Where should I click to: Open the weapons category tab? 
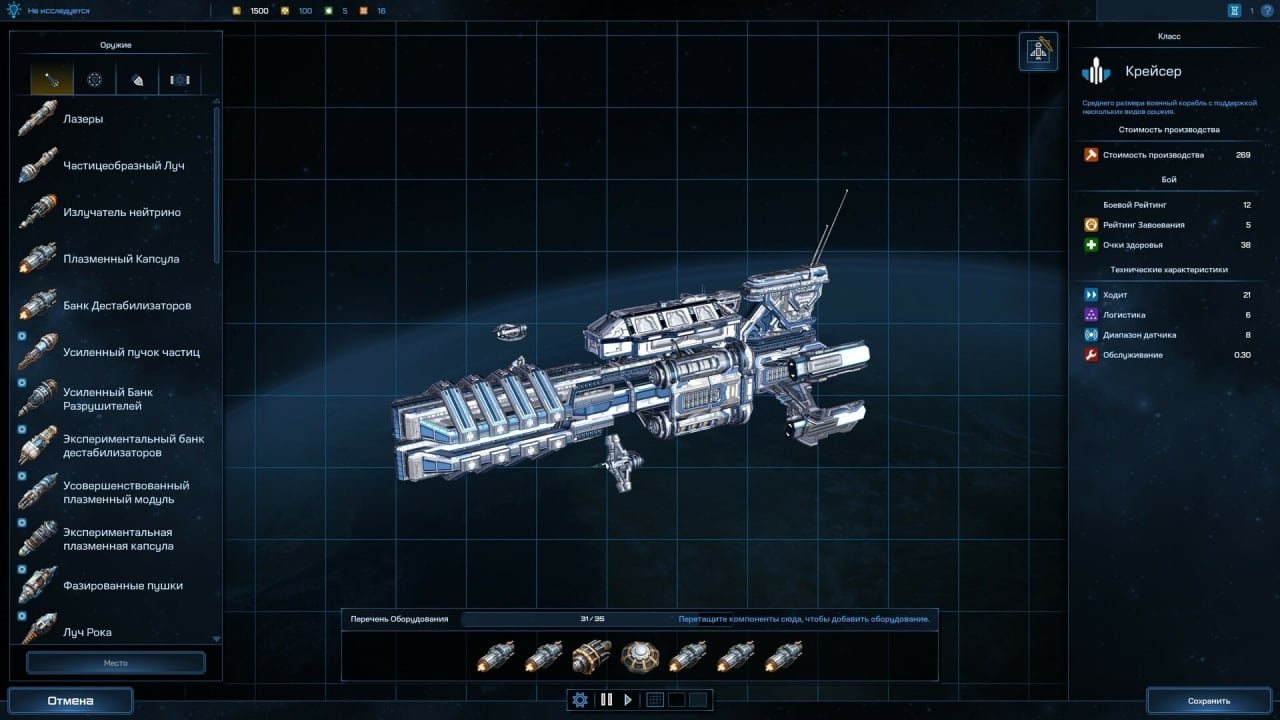[52, 80]
